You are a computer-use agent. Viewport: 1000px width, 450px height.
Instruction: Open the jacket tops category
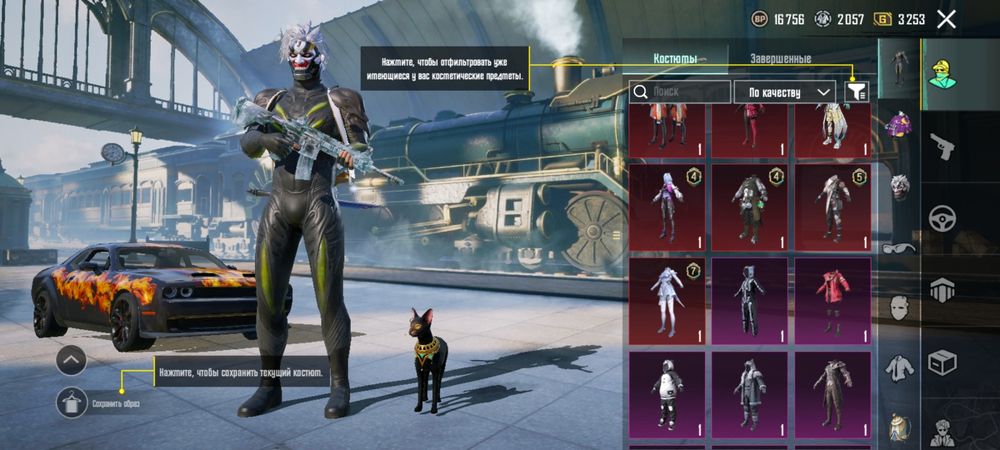[899, 367]
